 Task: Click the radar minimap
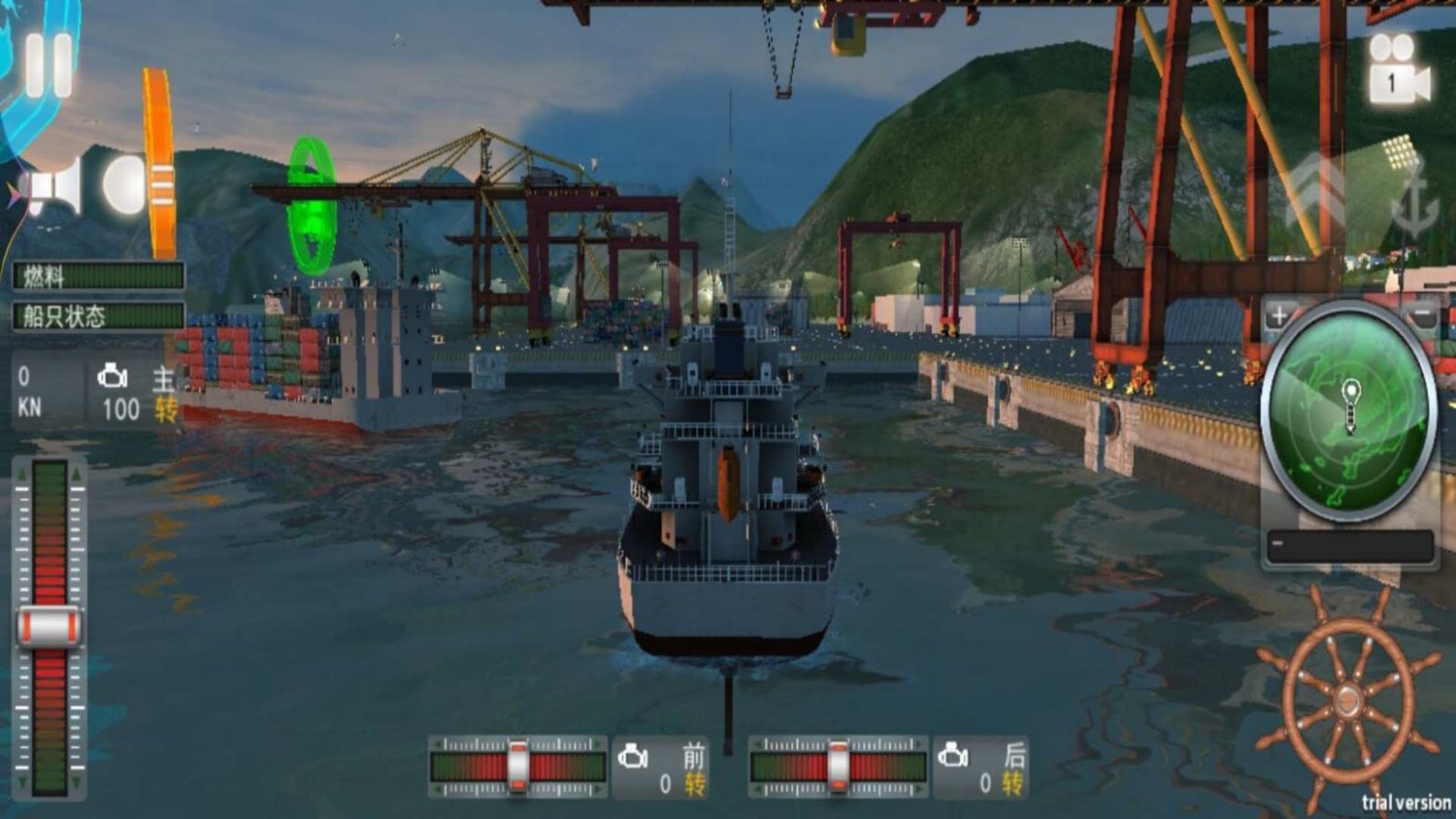point(1350,409)
